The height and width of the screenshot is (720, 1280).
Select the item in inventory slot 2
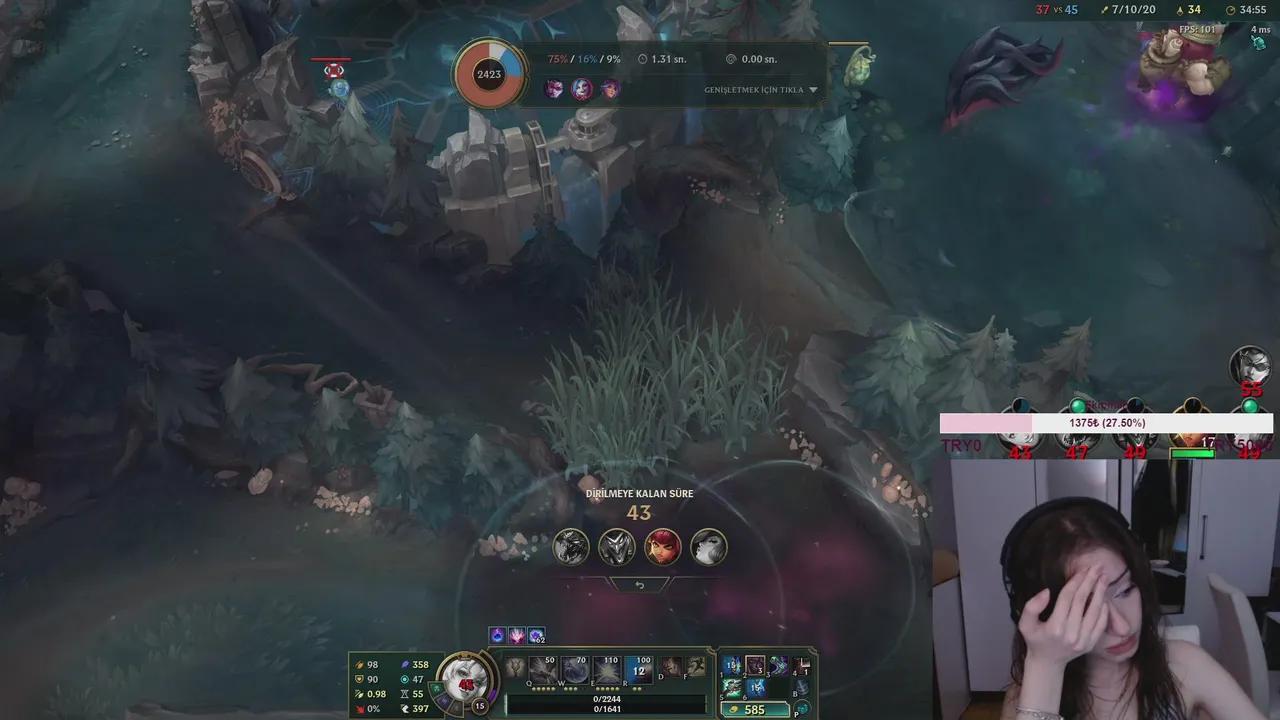[x=755, y=665]
